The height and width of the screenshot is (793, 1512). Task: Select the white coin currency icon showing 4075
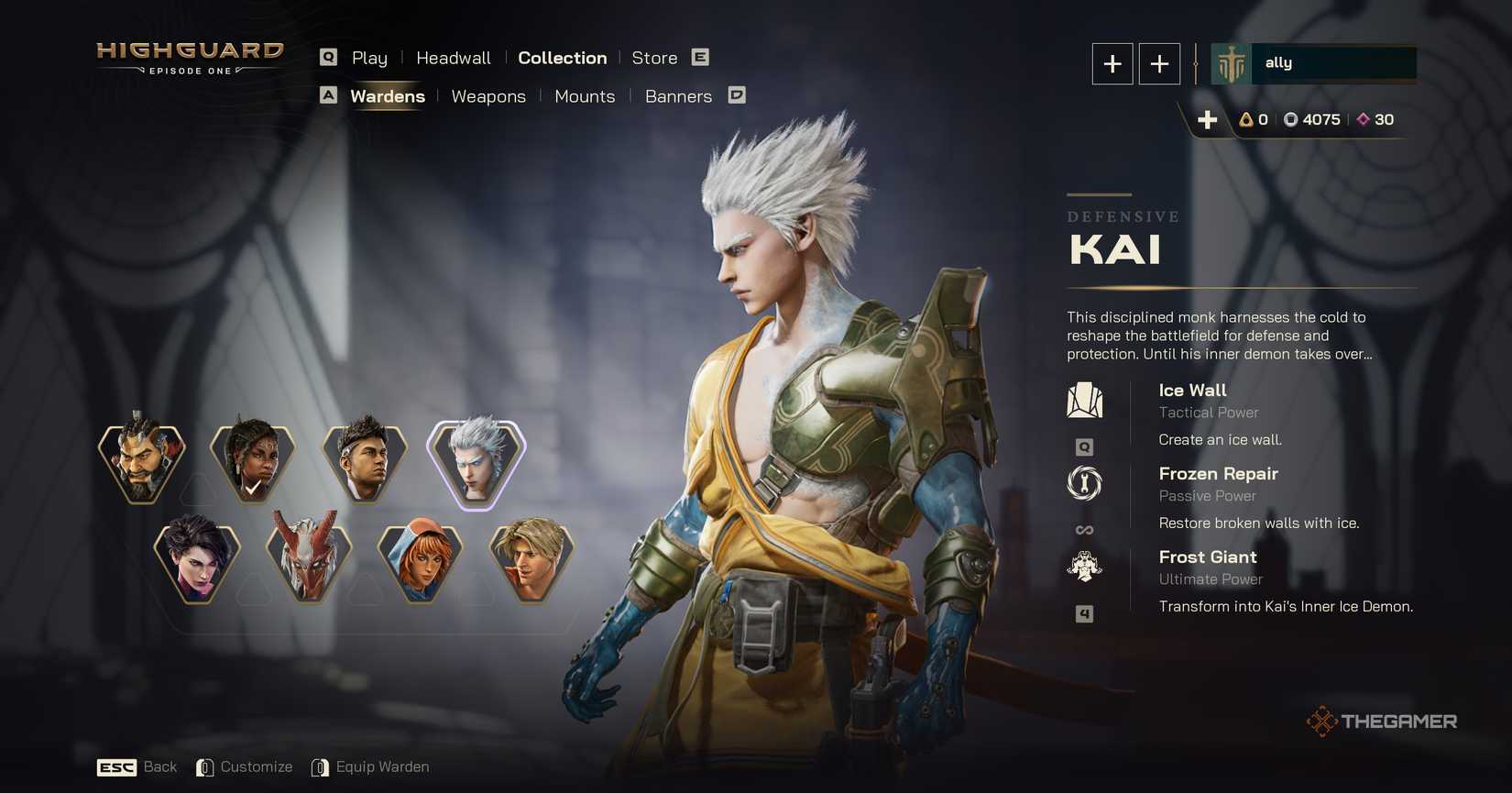coord(1293,119)
